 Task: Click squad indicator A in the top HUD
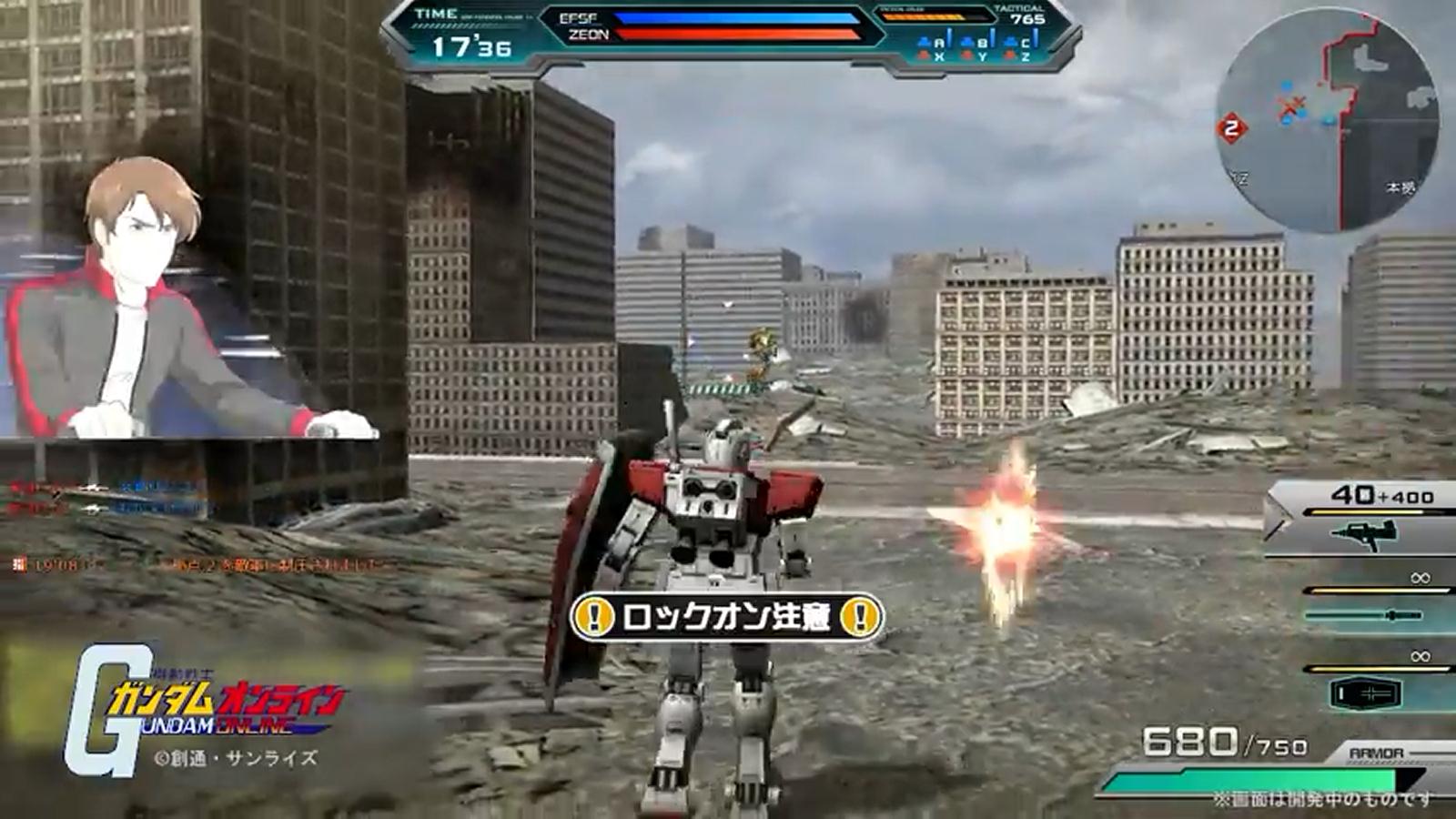(x=937, y=43)
